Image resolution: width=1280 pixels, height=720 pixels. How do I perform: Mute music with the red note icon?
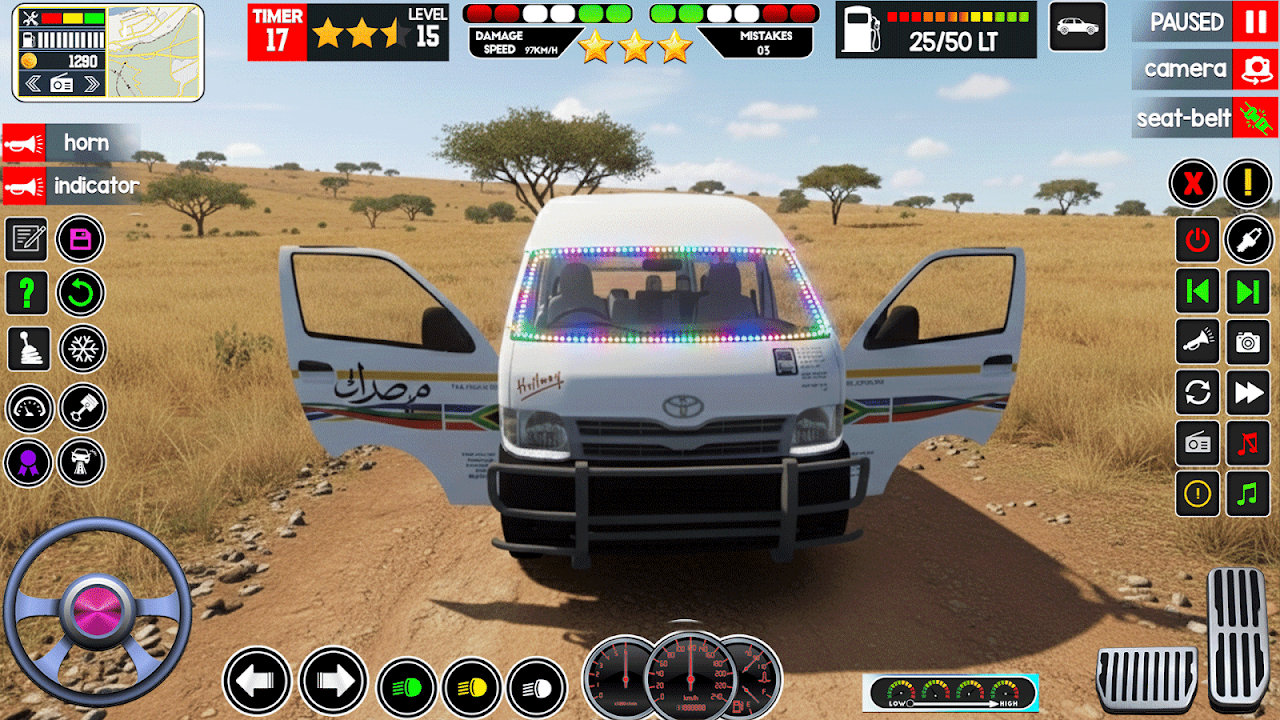click(1248, 443)
